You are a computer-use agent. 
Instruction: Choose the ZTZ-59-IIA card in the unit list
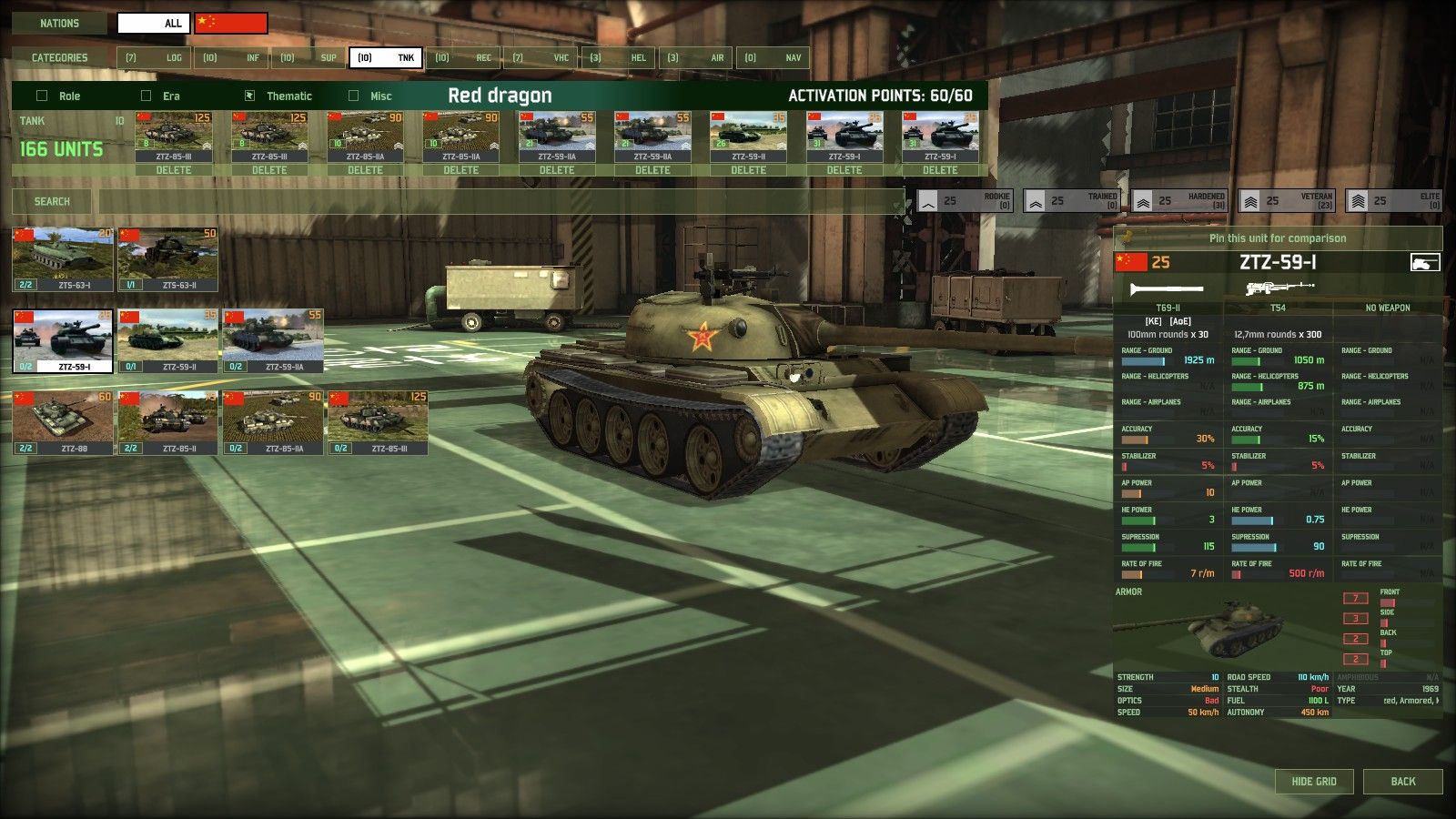pyautogui.click(x=273, y=341)
